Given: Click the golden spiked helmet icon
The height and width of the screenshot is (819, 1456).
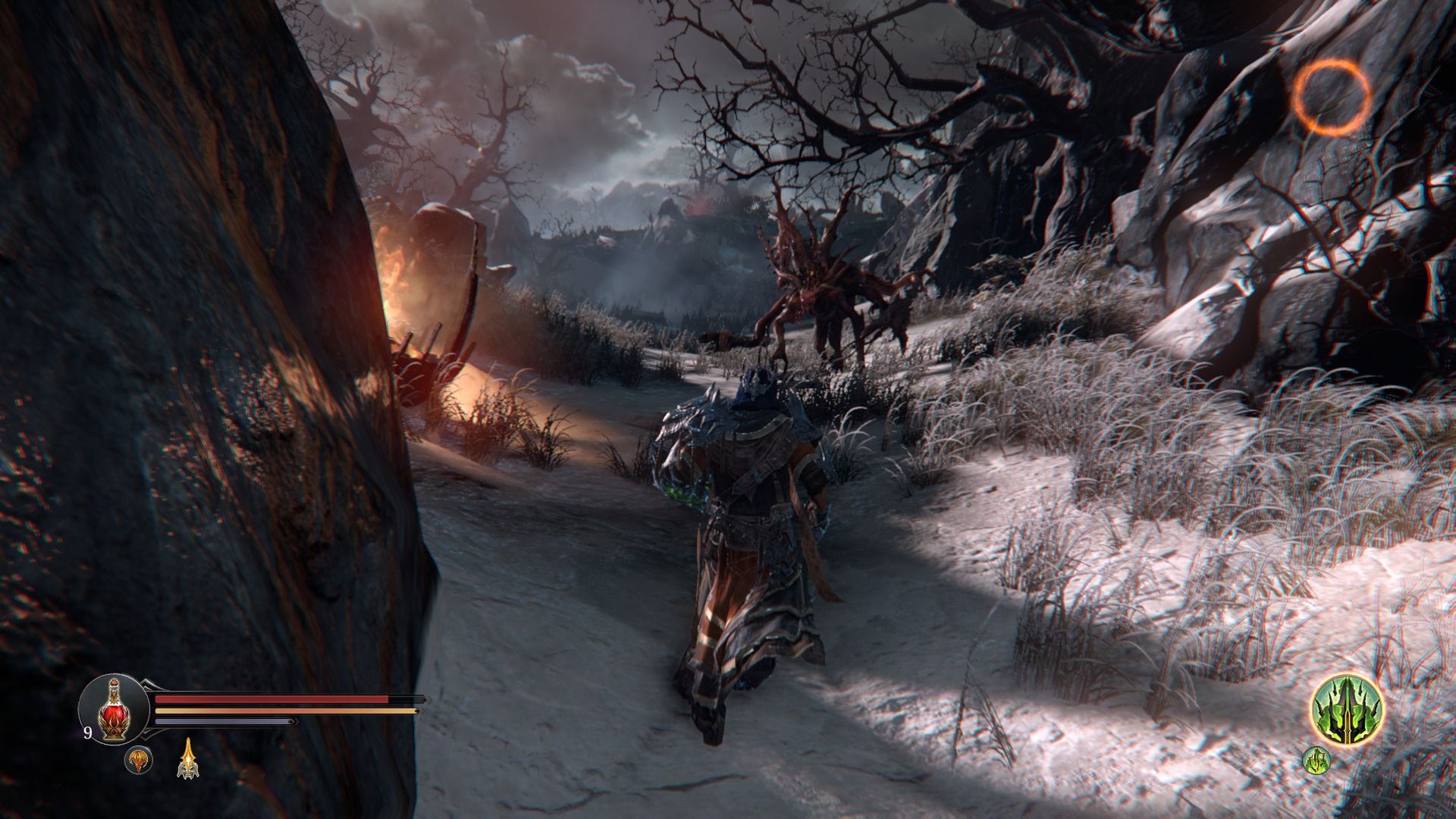Looking at the screenshot, I should click(x=187, y=760).
